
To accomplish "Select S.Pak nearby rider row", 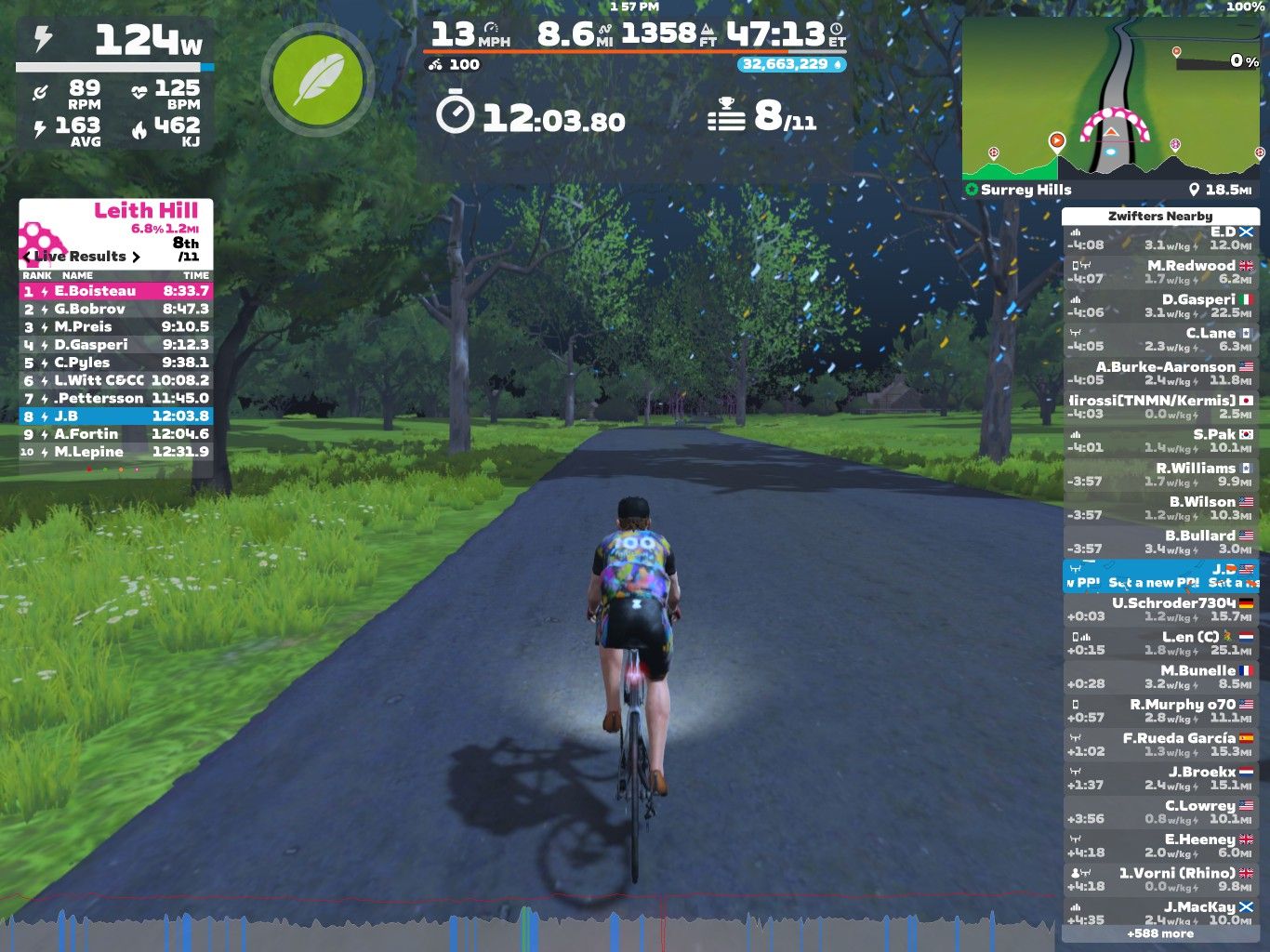I will tap(1159, 441).
